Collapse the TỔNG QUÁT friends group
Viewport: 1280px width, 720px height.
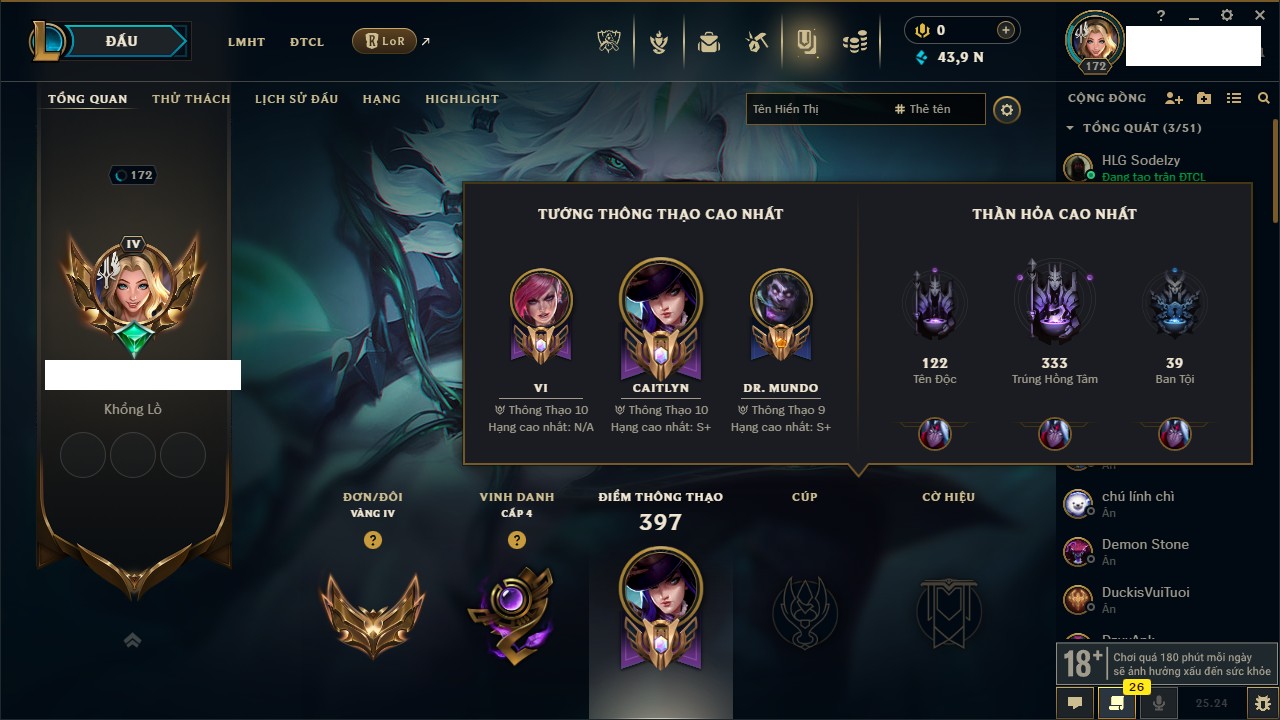1070,128
